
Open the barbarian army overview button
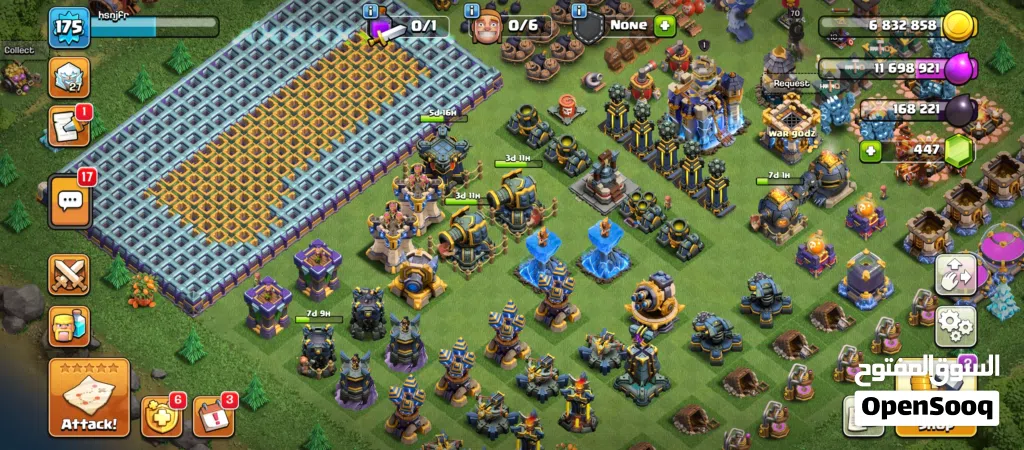click(x=69, y=326)
